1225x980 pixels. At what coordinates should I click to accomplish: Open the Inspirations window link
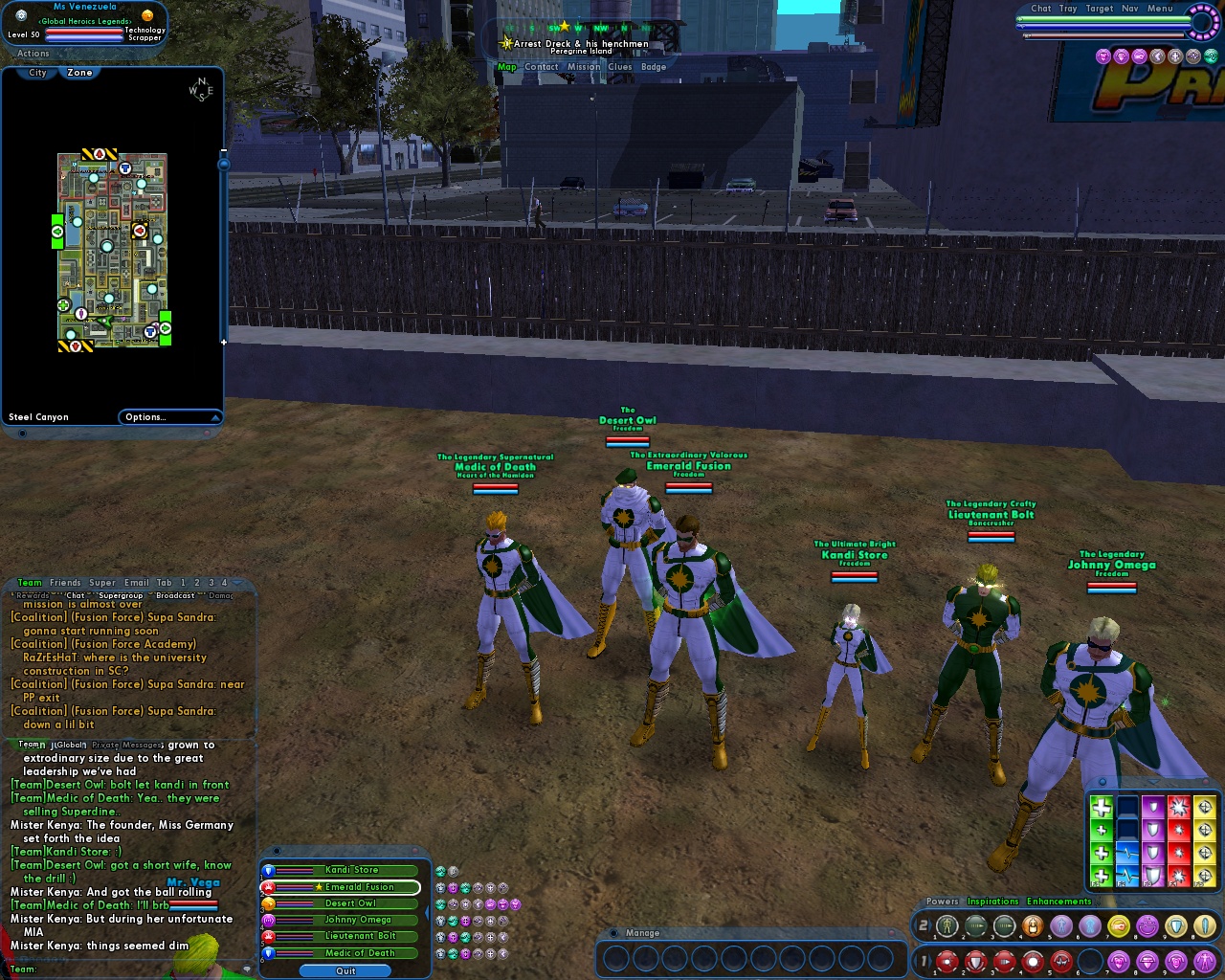992,902
